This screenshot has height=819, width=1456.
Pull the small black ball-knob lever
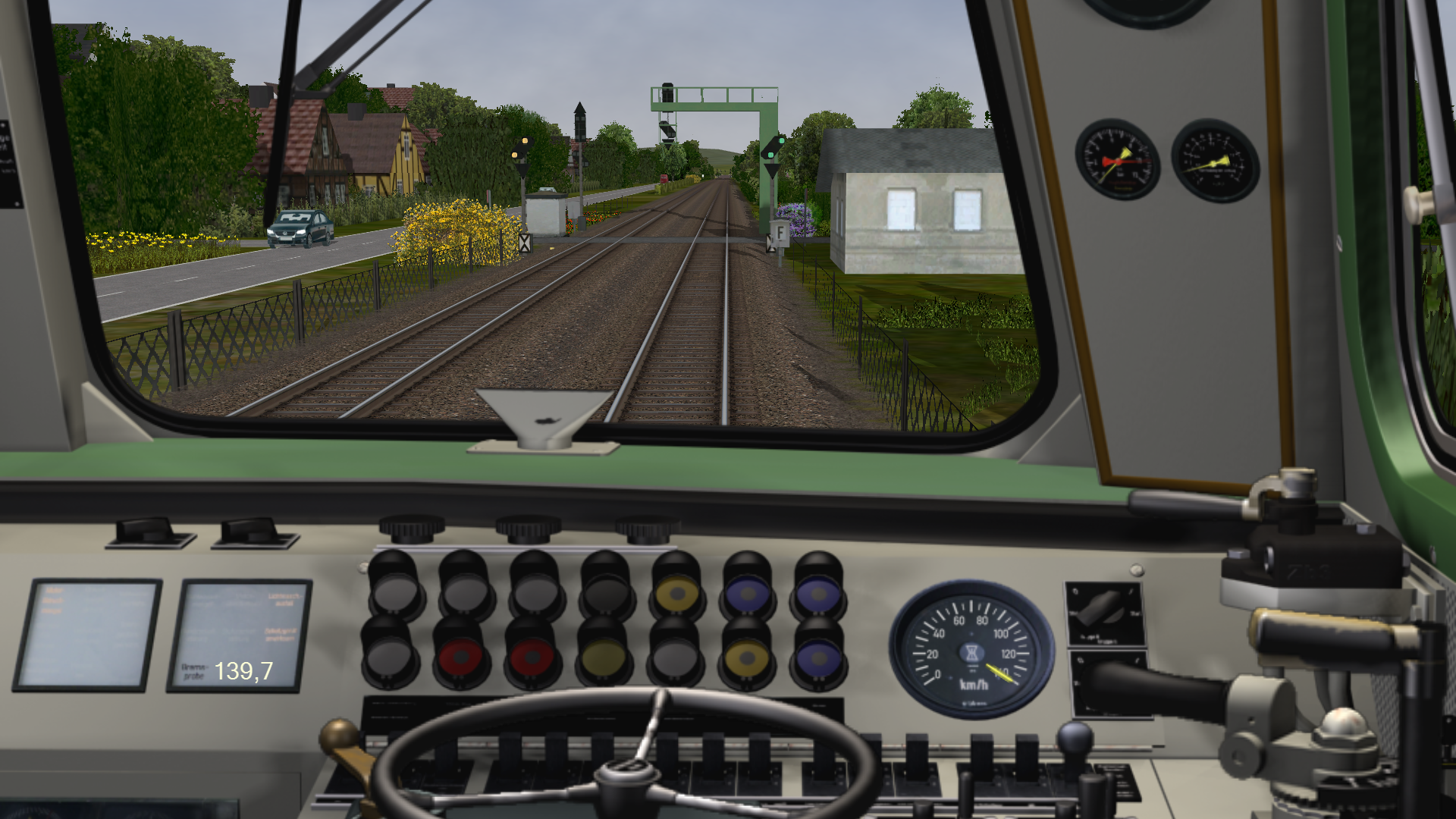(1075, 738)
